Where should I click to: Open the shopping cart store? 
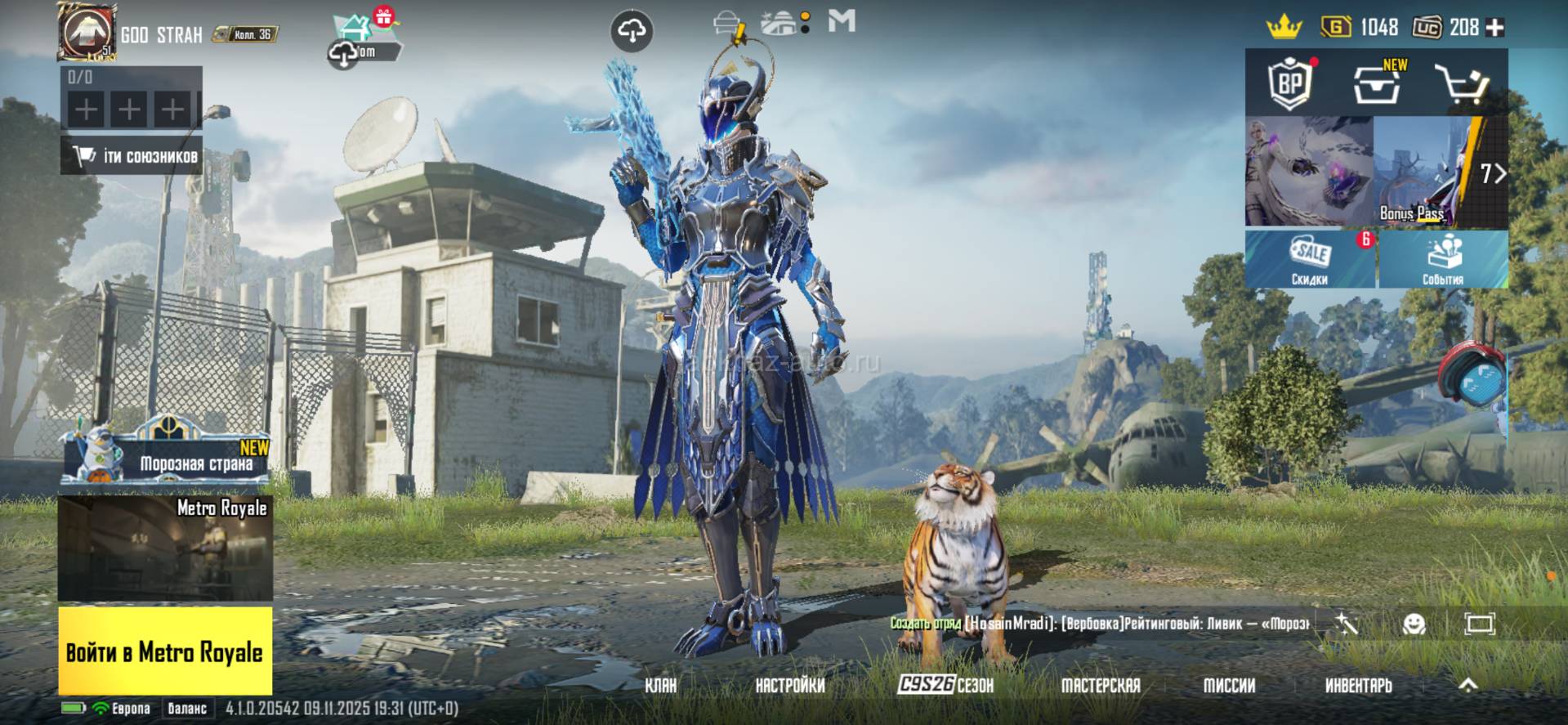click(1463, 84)
